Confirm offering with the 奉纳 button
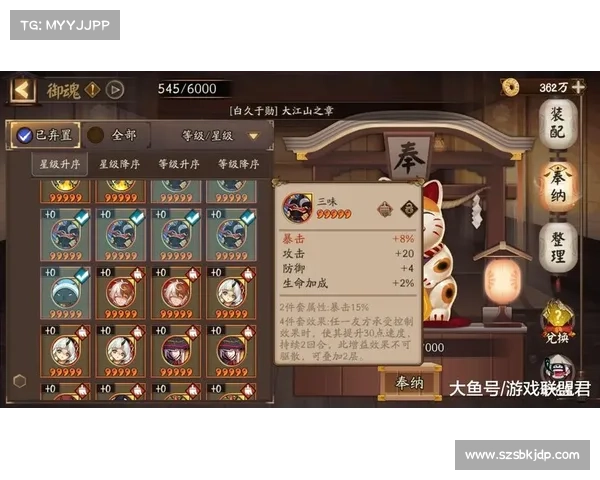This screenshot has height=480, width=600. click(x=410, y=382)
